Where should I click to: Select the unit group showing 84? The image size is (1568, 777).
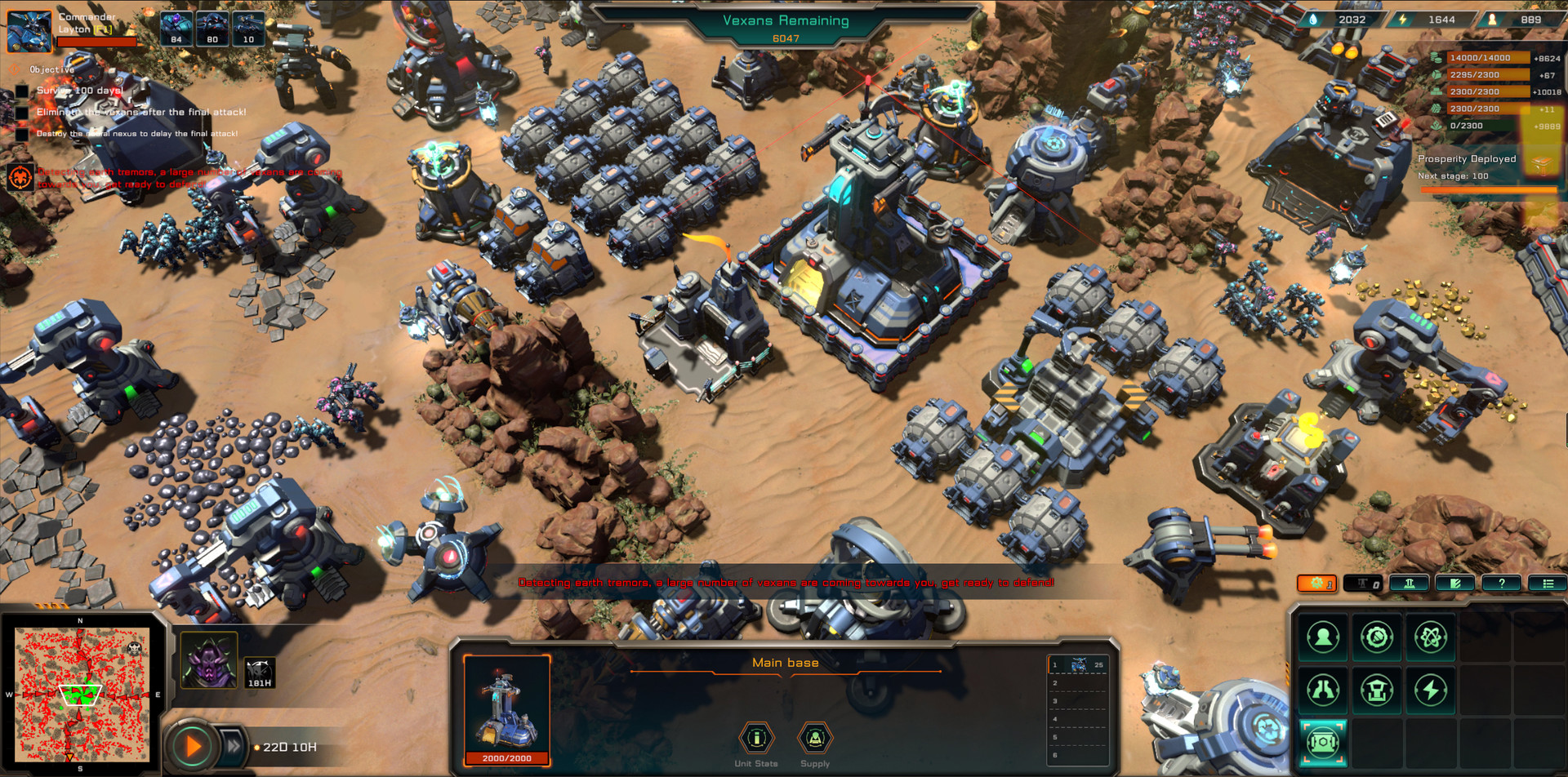click(x=176, y=29)
